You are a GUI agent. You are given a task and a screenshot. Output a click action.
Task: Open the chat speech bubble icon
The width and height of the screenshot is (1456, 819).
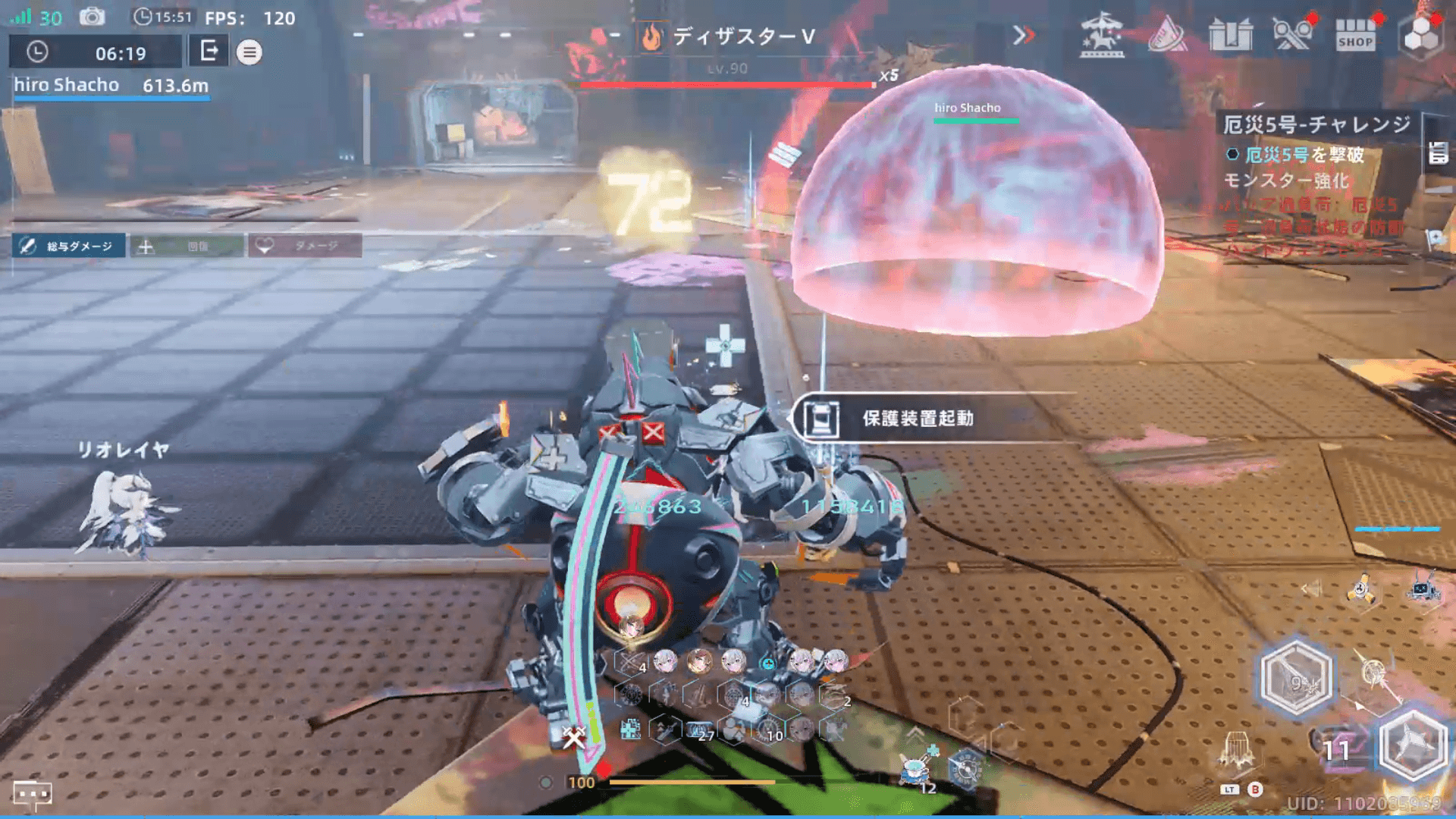coord(33,794)
